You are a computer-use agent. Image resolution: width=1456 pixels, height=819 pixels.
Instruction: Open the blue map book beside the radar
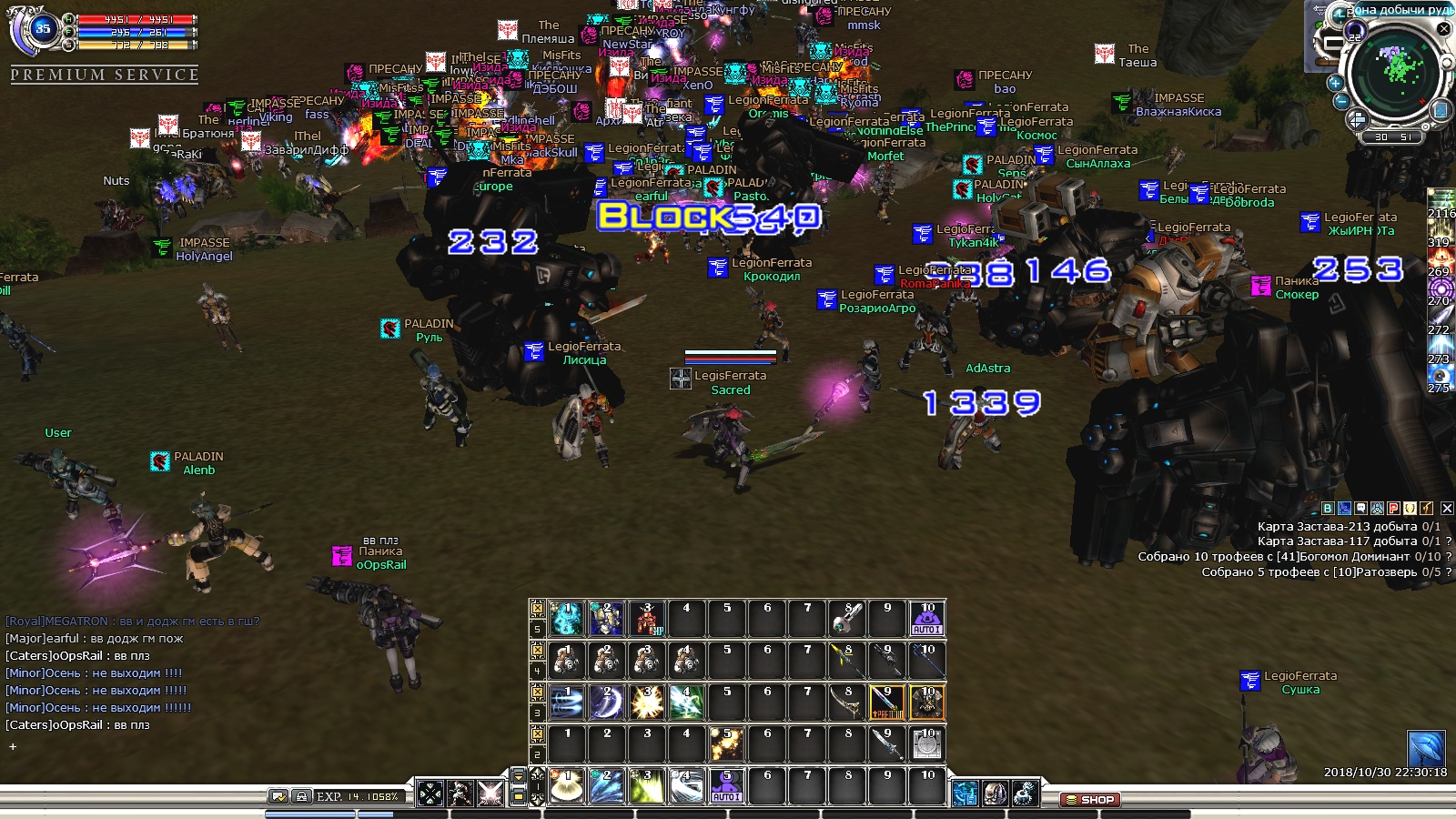click(x=1440, y=110)
